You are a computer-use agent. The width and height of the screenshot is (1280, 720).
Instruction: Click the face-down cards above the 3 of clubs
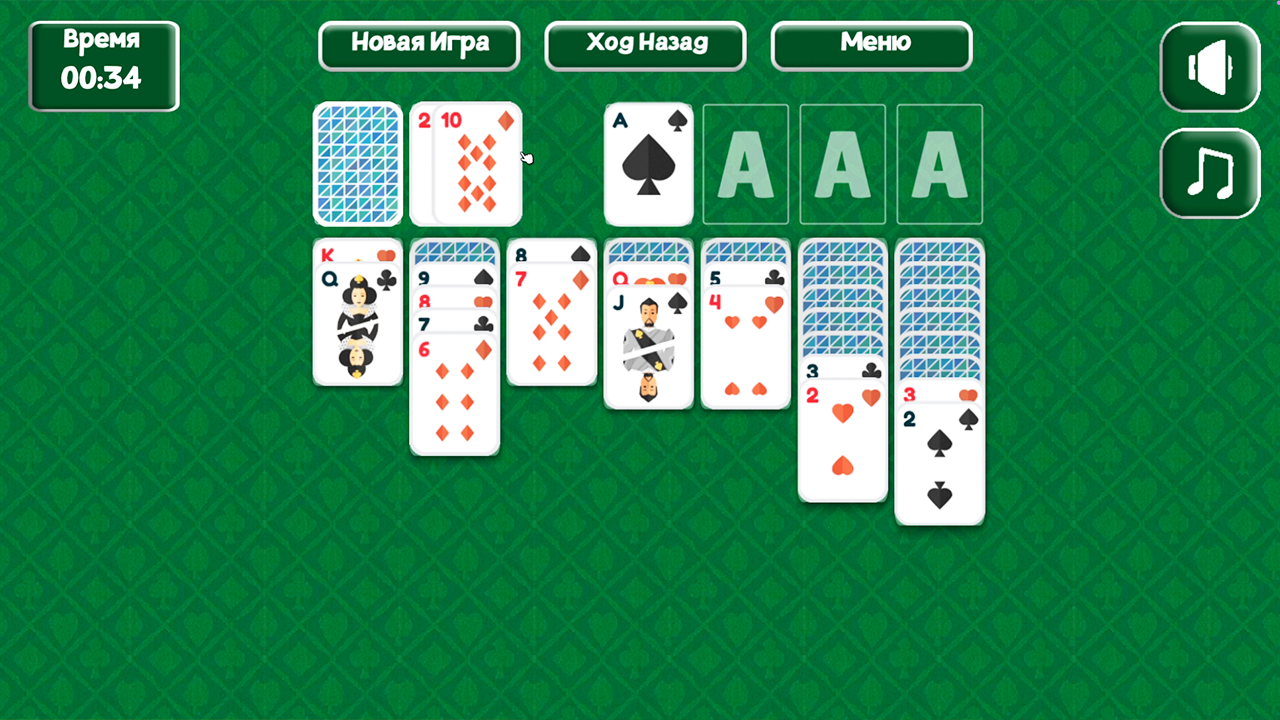(842, 300)
